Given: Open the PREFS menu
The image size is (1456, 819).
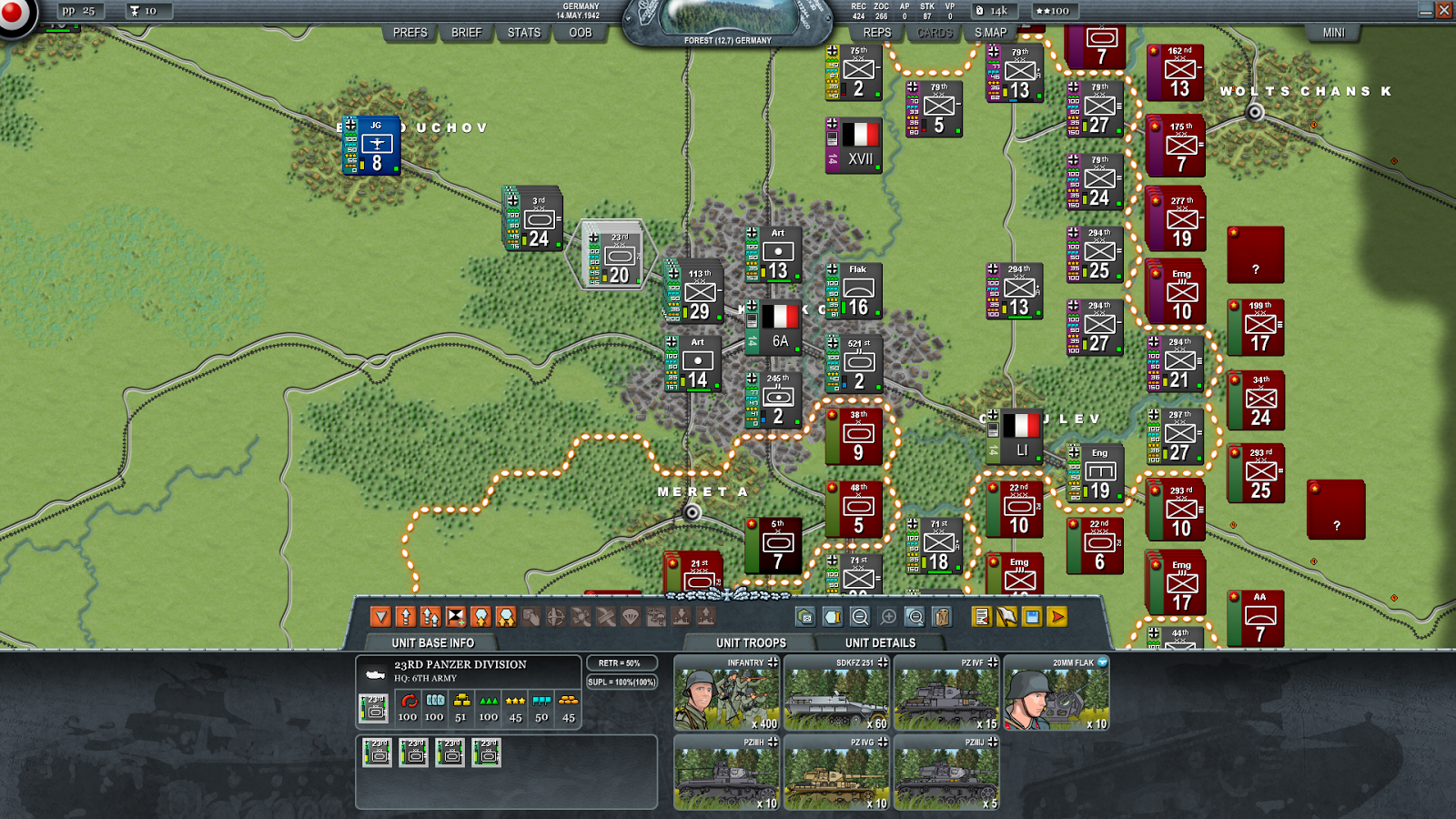Looking at the screenshot, I should [x=409, y=33].
